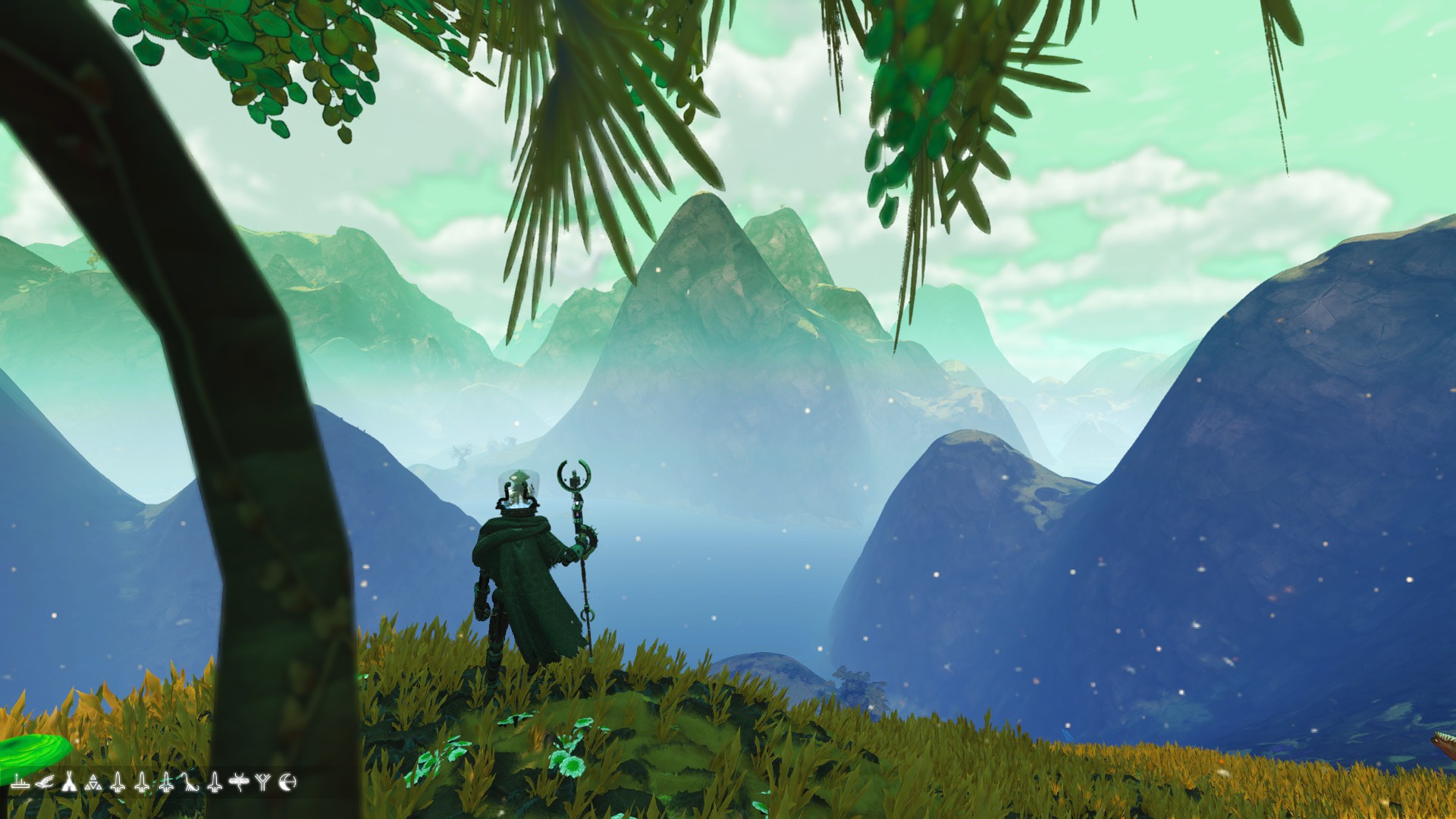
Task: Click the leftmost glyph in the address row
Action: [x=20, y=783]
